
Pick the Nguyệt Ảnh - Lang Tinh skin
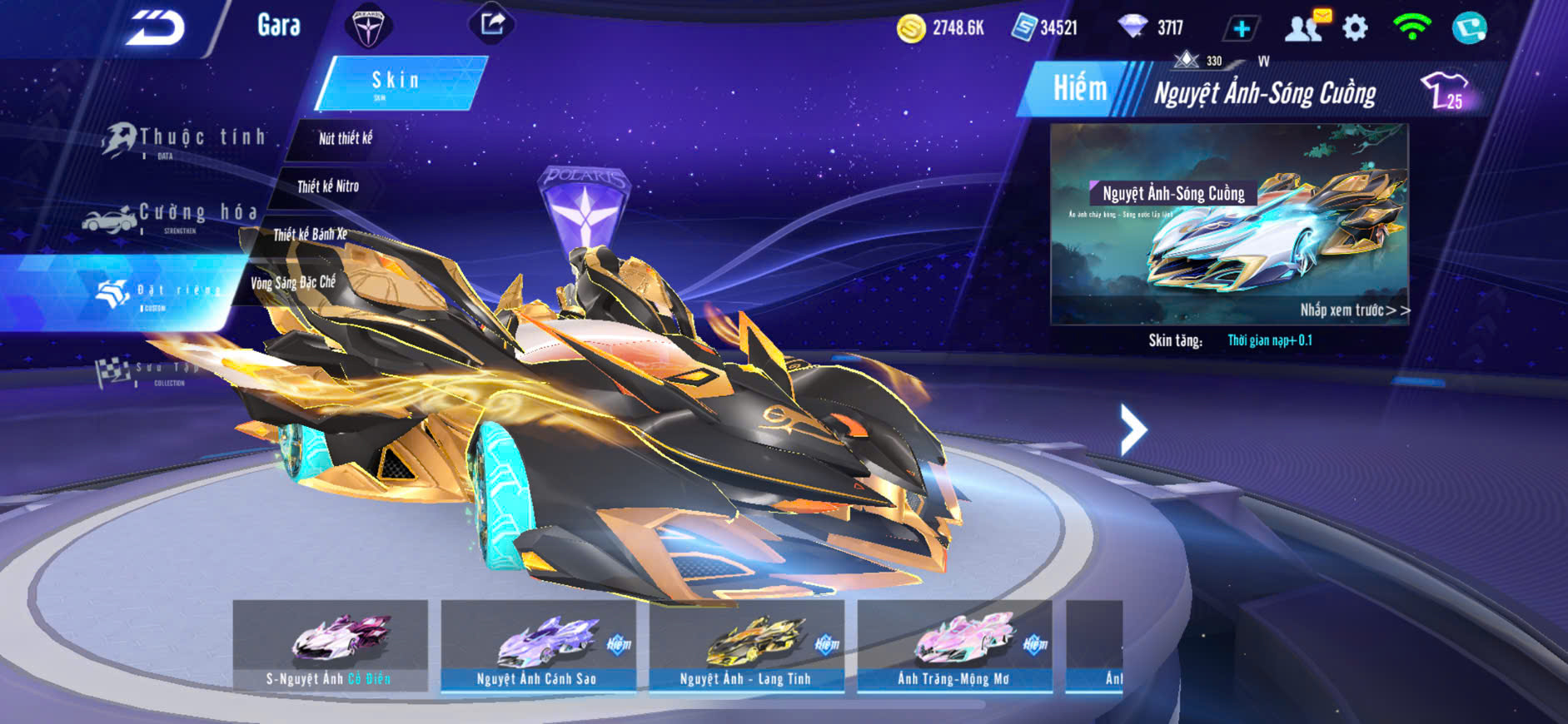[x=746, y=646]
